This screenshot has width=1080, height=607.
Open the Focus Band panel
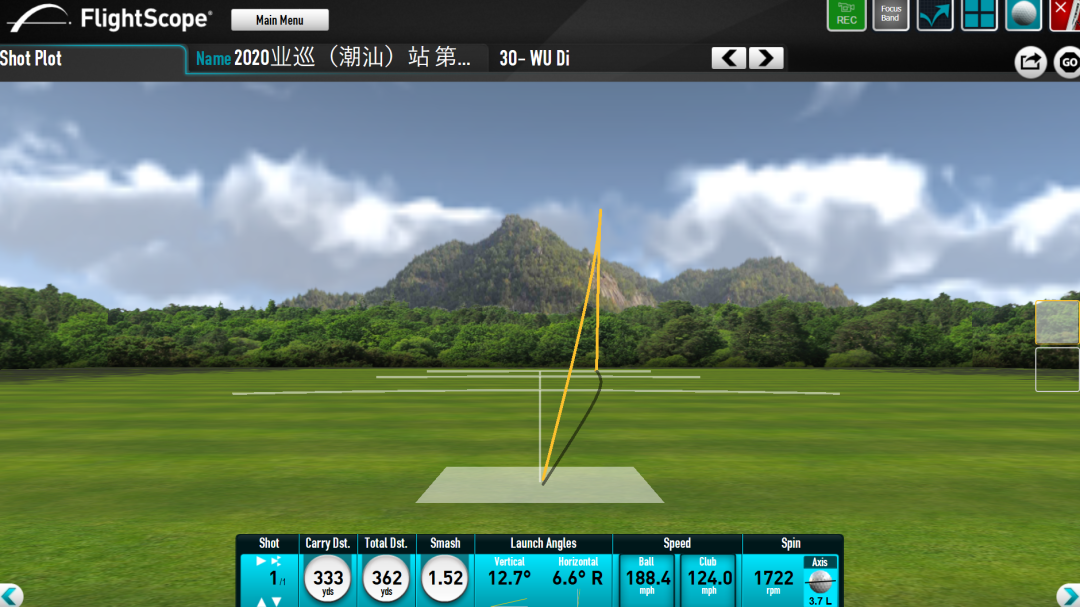pyautogui.click(x=890, y=15)
